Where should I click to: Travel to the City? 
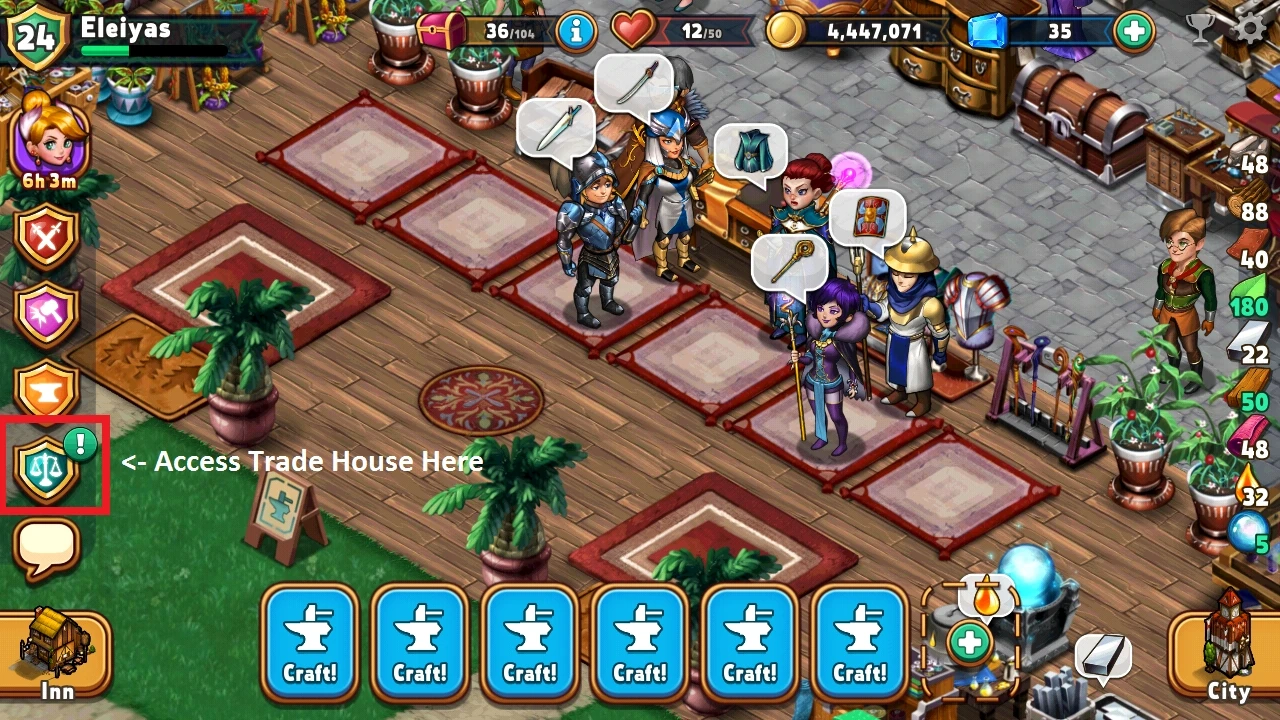[1227, 650]
